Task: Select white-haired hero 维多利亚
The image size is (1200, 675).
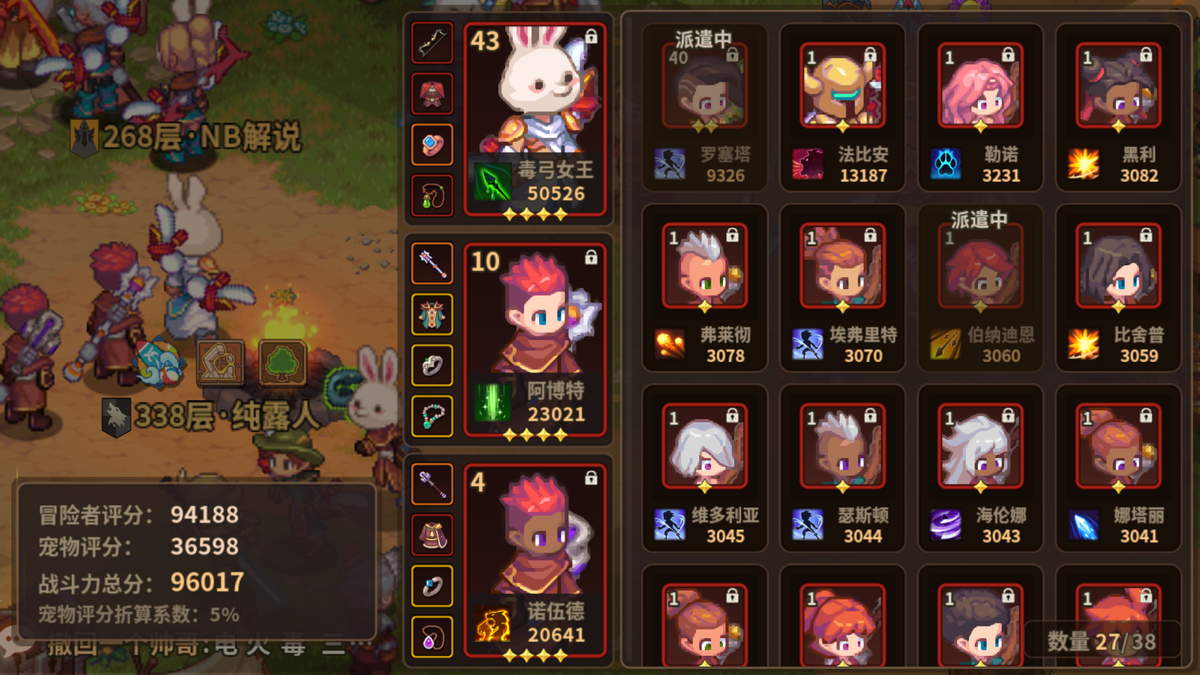Action: (703, 448)
